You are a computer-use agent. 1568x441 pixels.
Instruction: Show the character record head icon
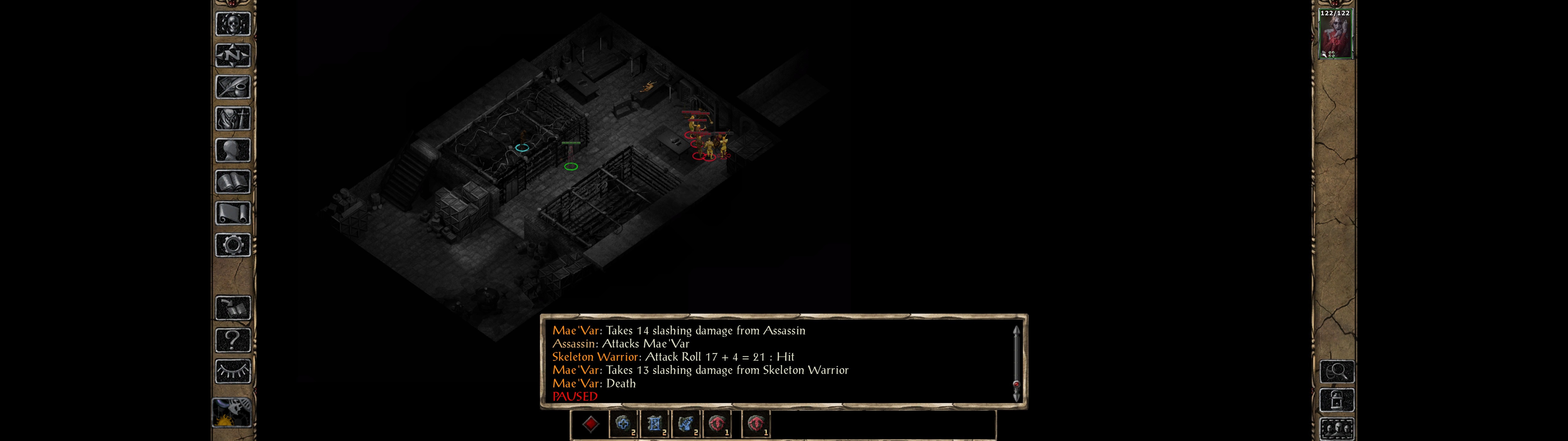(232, 150)
